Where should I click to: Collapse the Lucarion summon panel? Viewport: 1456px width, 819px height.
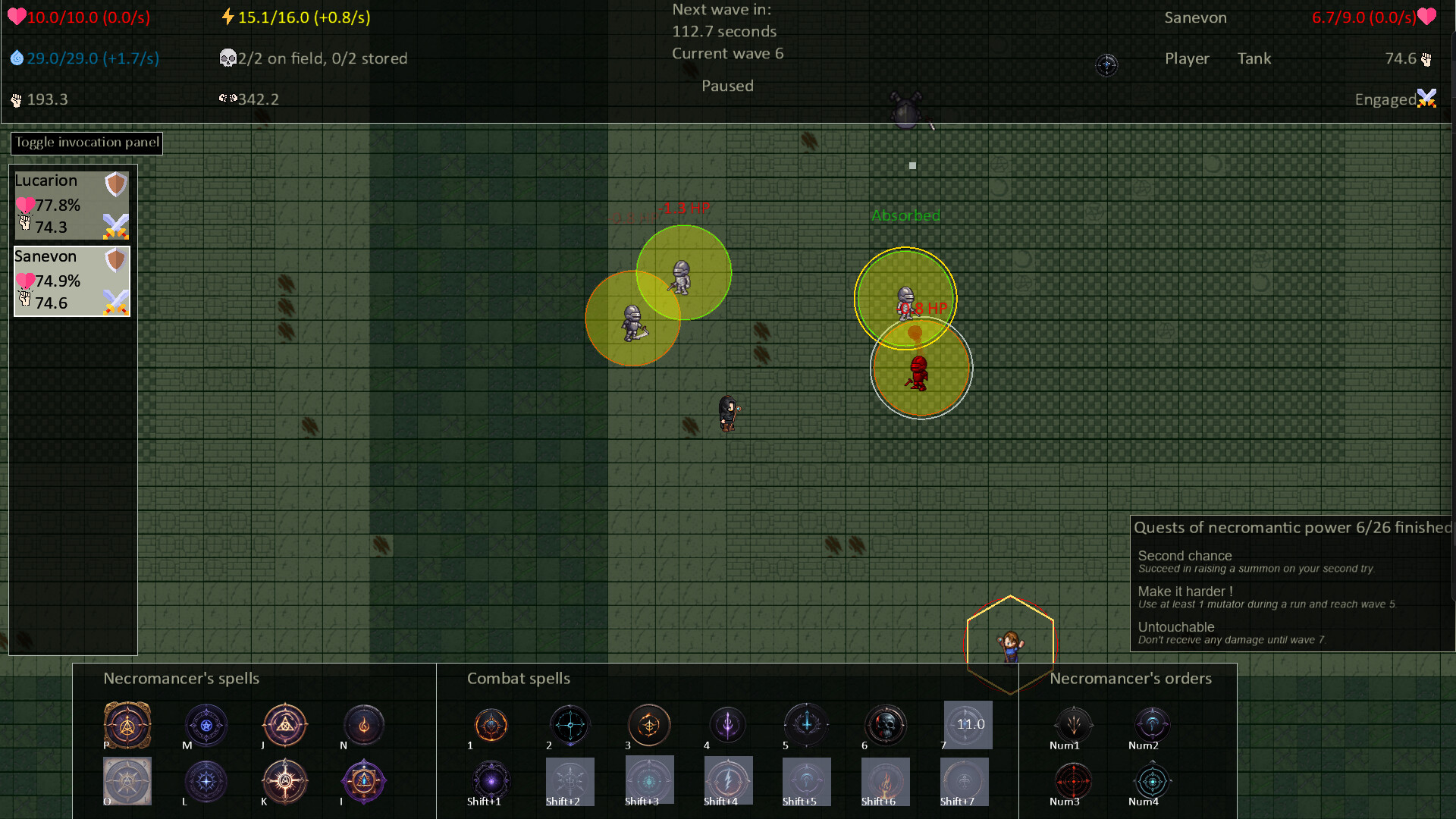pos(45,180)
